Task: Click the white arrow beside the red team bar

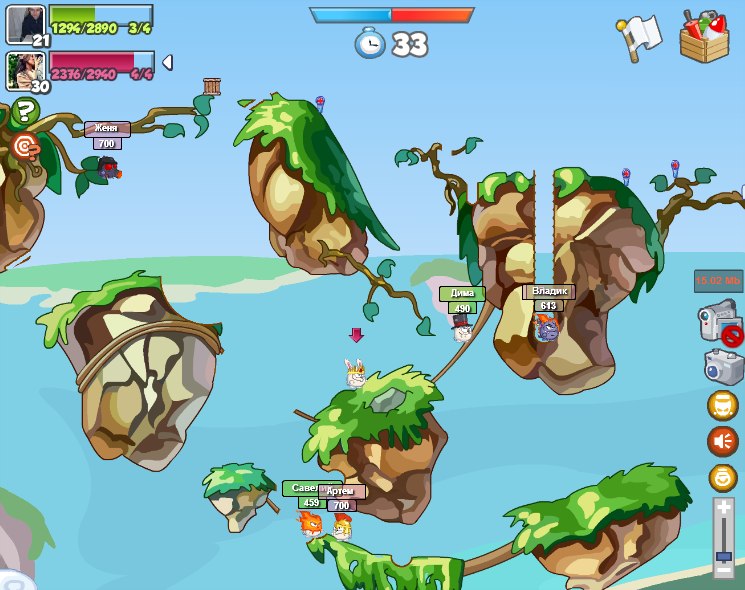Action: 167,63
